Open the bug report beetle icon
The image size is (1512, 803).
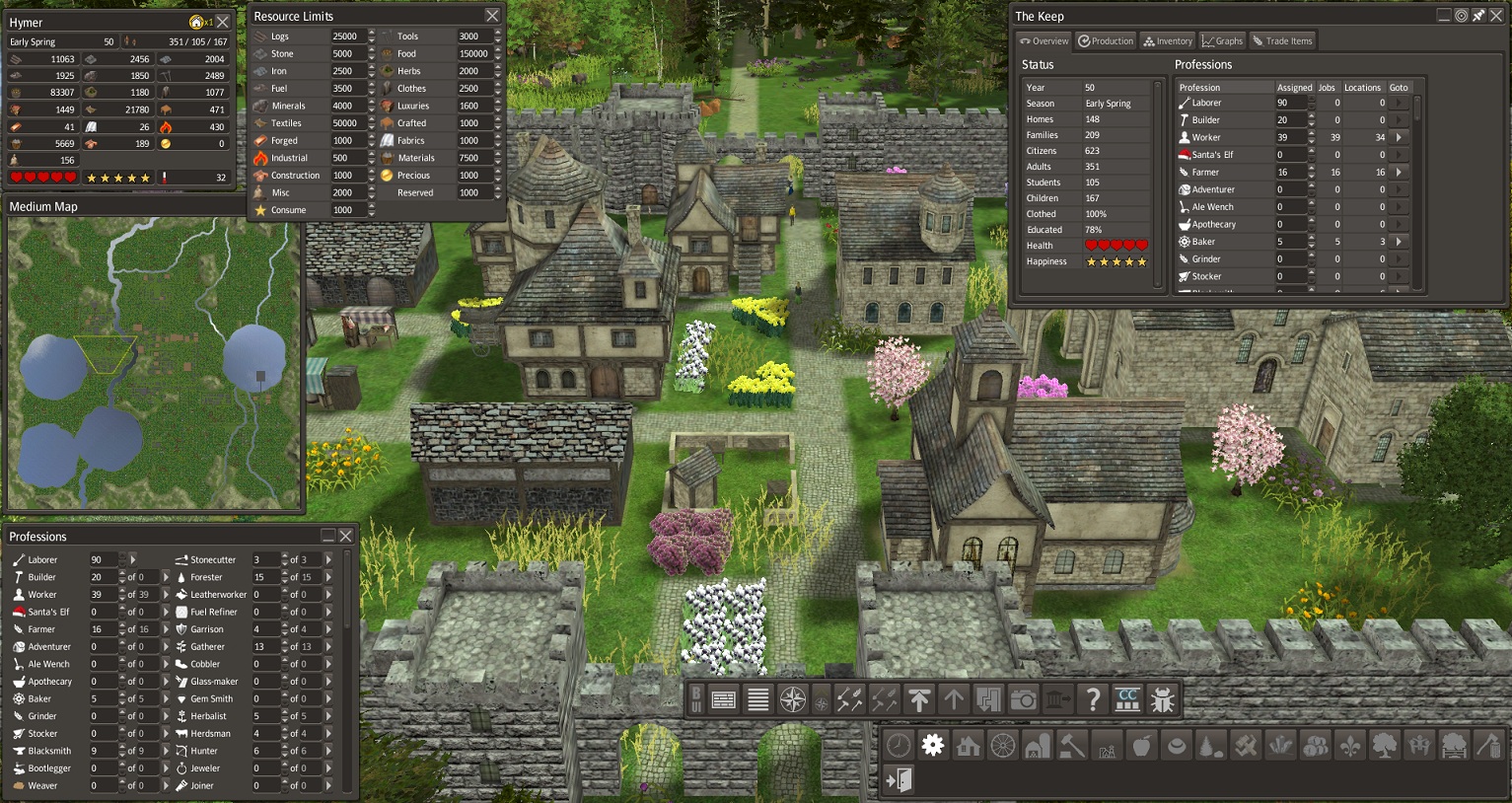tap(1163, 699)
